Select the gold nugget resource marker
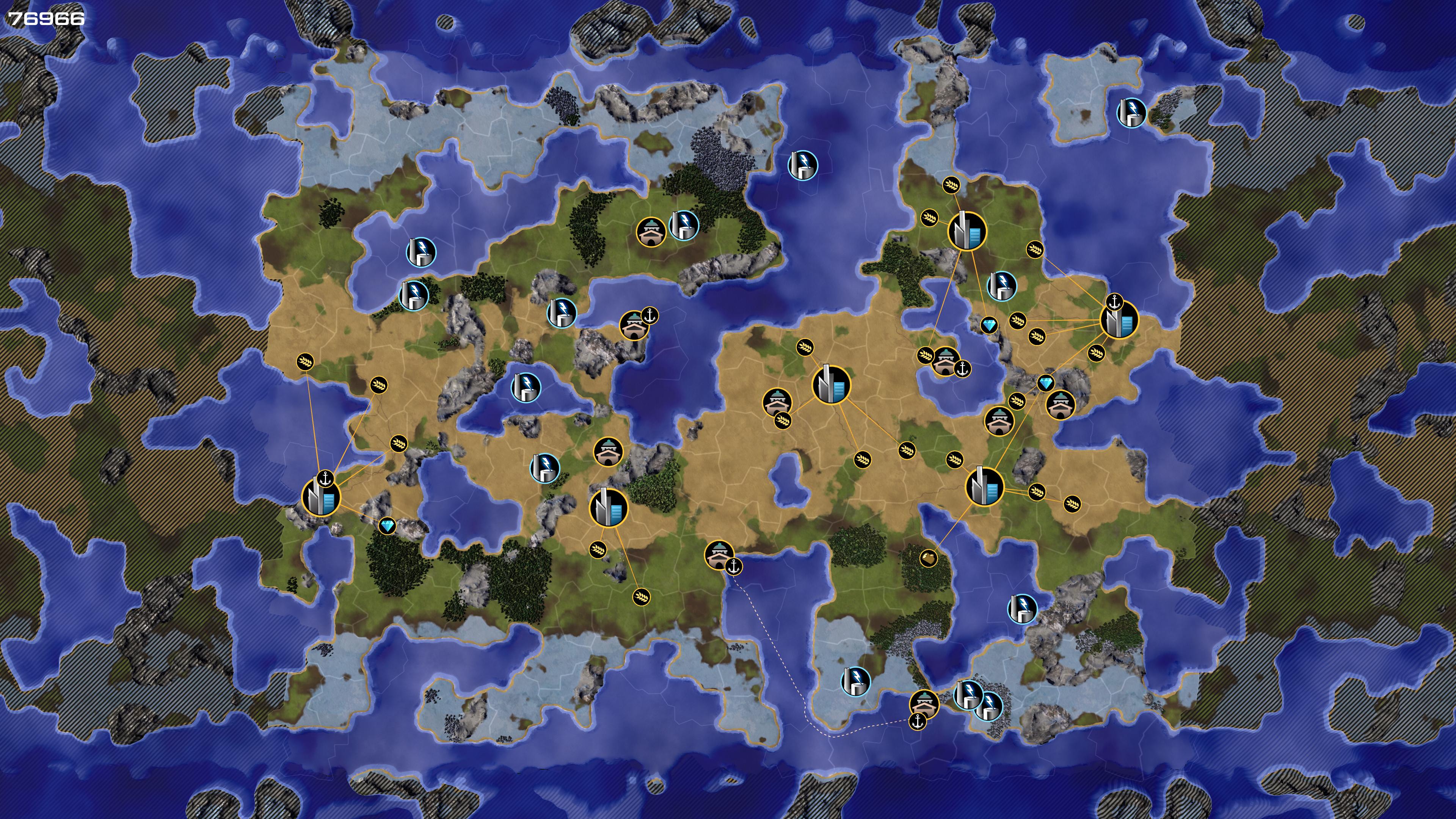The image size is (1456, 819). click(x=927, y=559)
